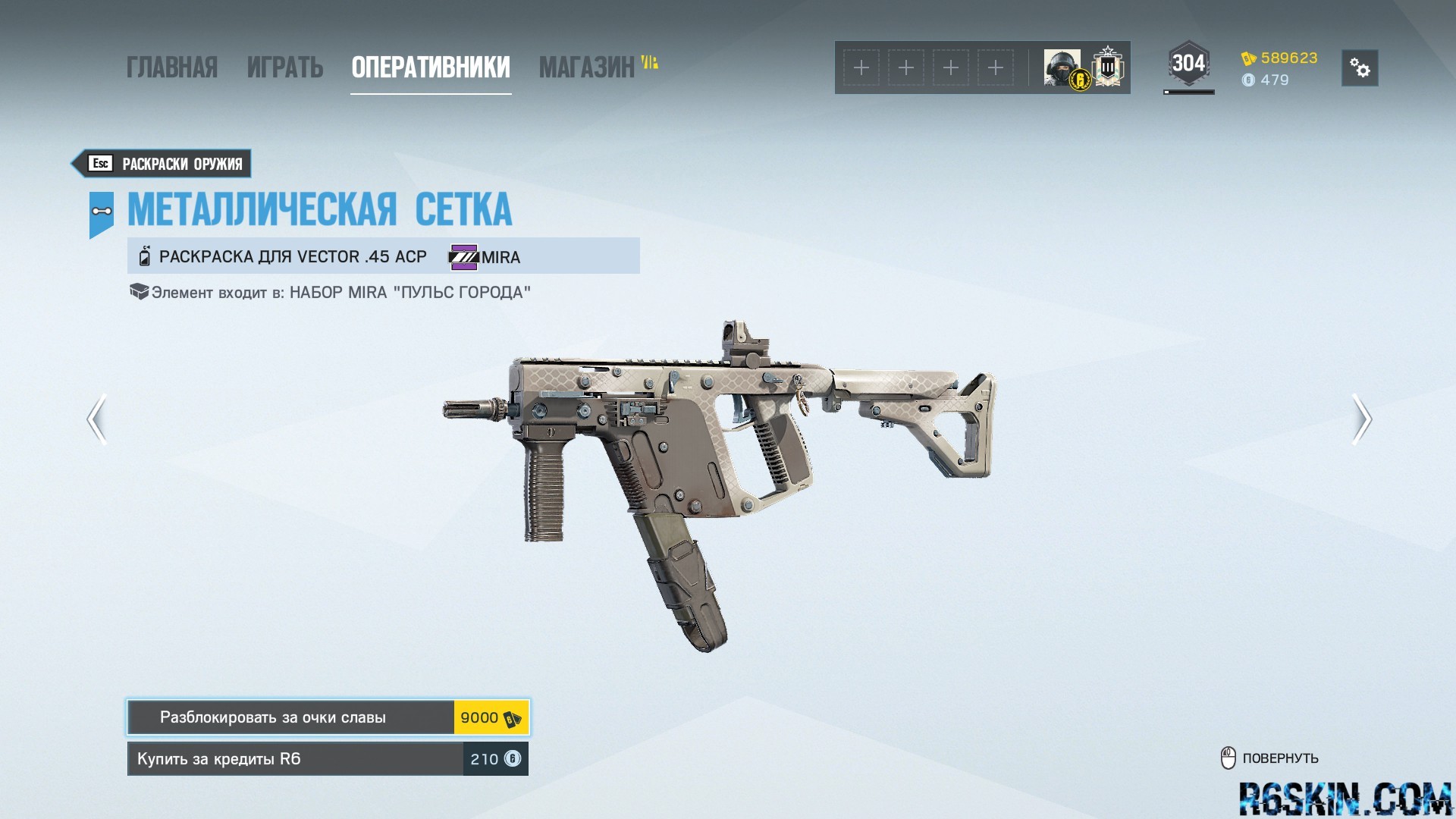Click an empty plus slot in the top bar
This screenshot has height=819, width=1456.
tap(861, 67)
